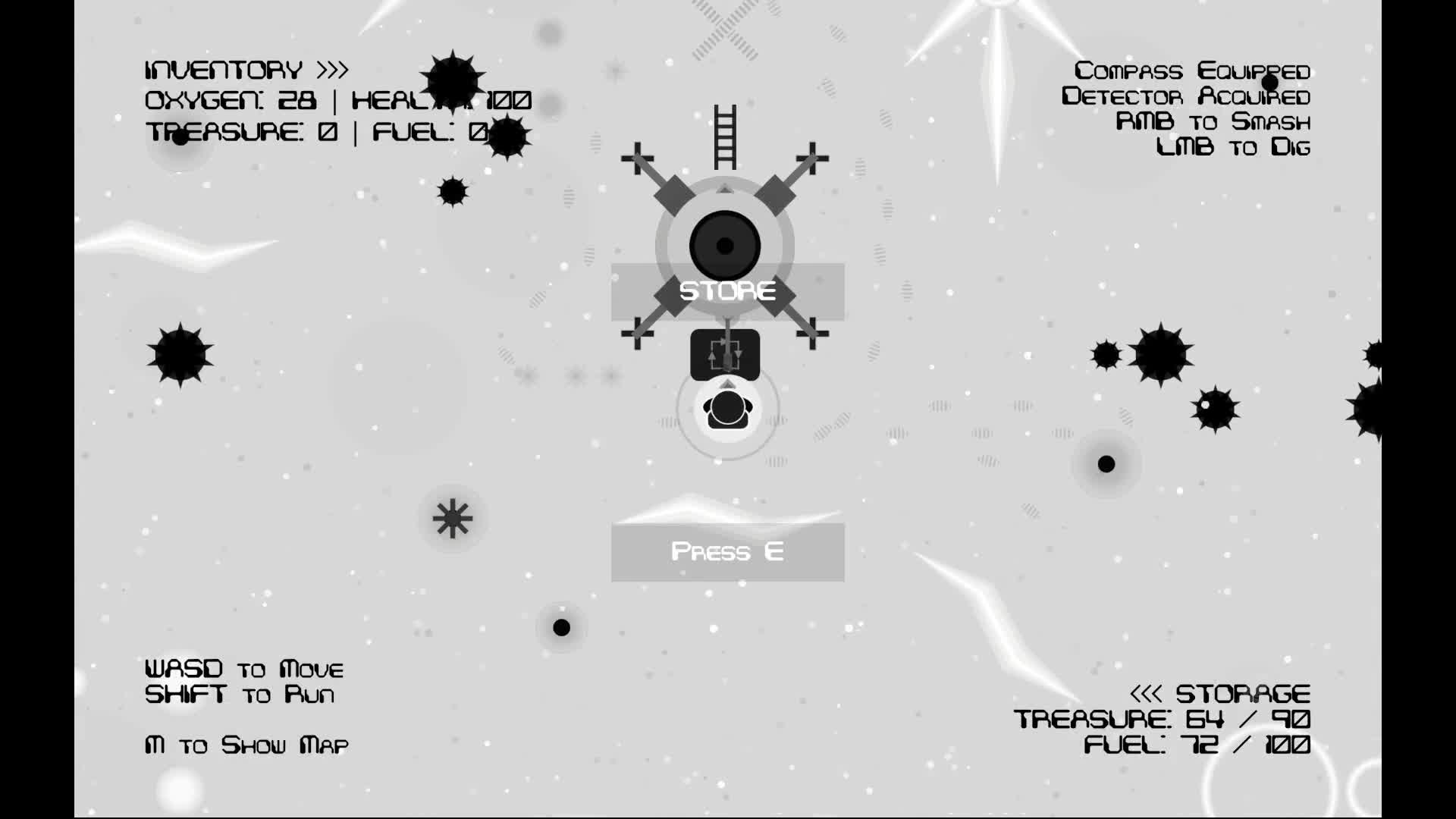The width and height of the screenshot is (1456, 819).
Task: Select the central spaceship hatch icon
Action: (x=724, y=244)
